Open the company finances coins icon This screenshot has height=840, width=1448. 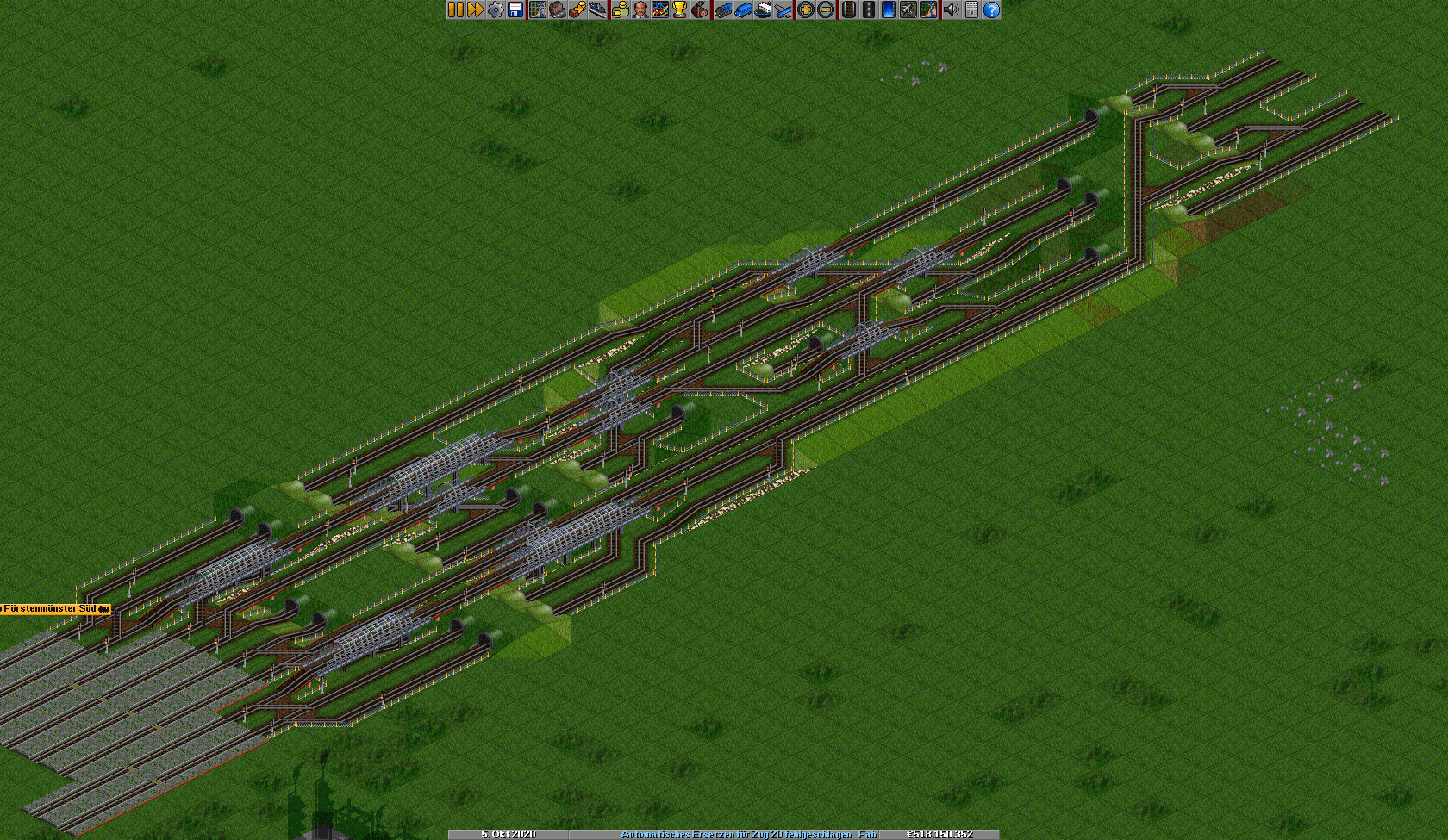point(620,9)
